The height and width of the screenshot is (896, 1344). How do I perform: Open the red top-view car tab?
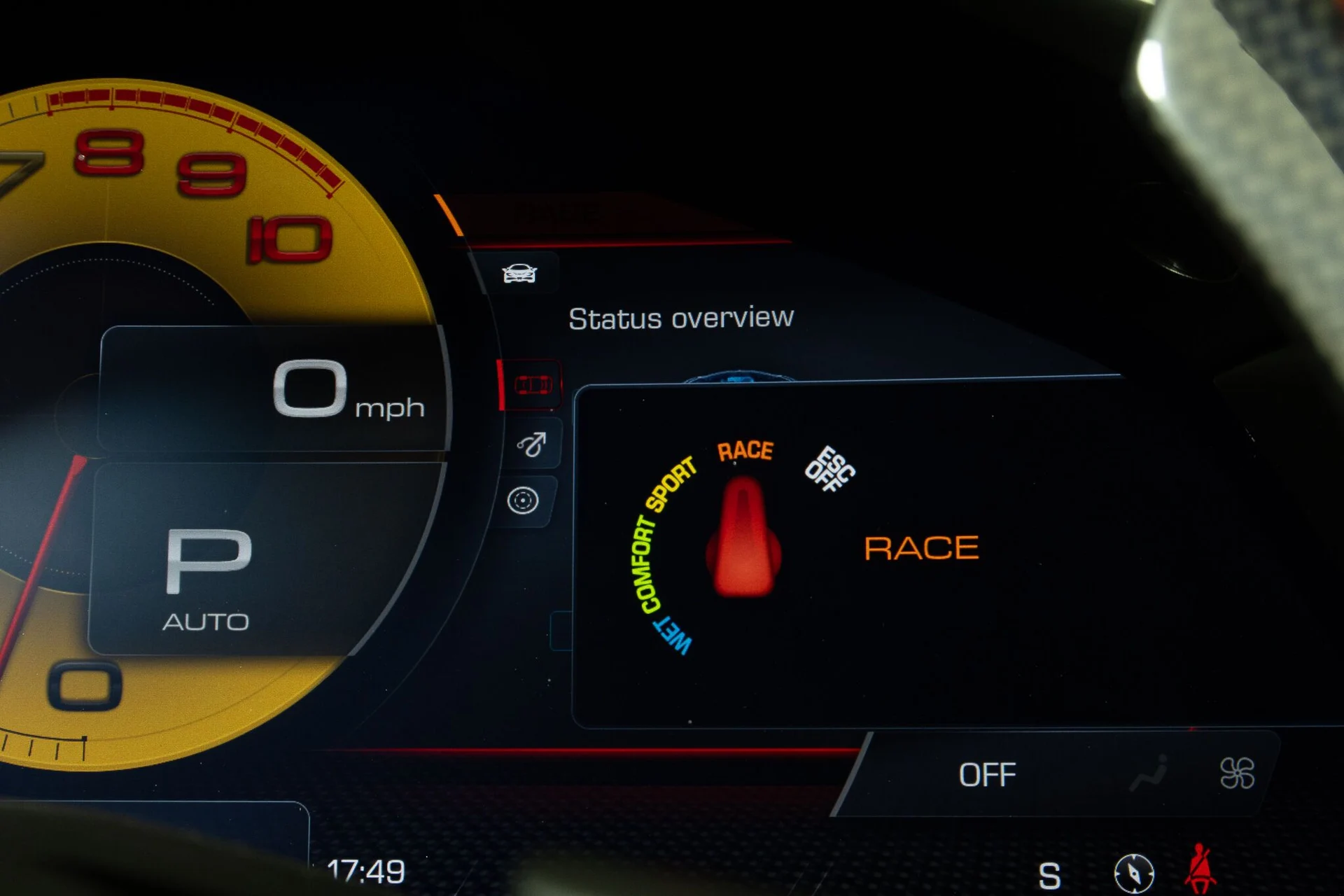click(x=533, y=385)
